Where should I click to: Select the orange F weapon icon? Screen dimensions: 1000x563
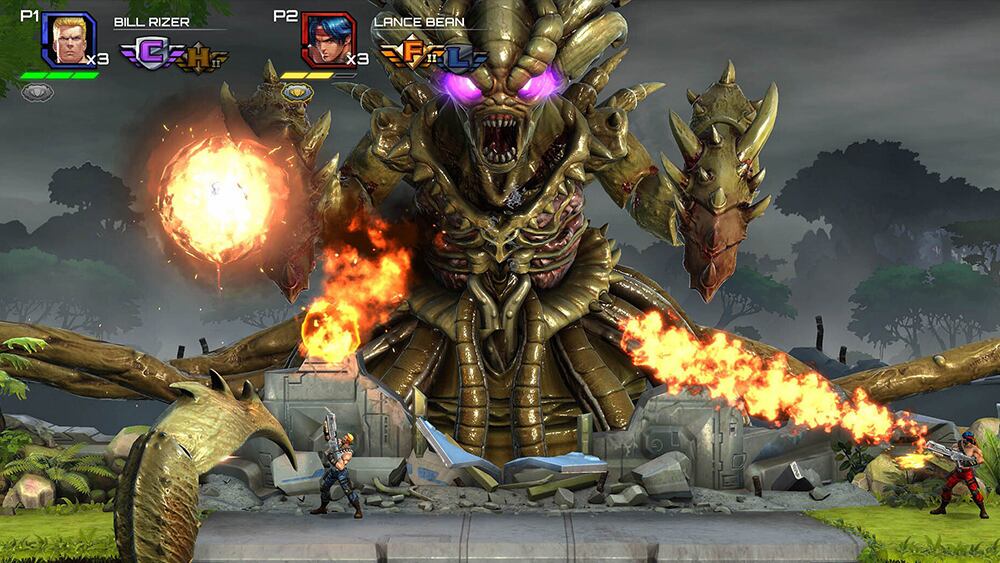412,53
